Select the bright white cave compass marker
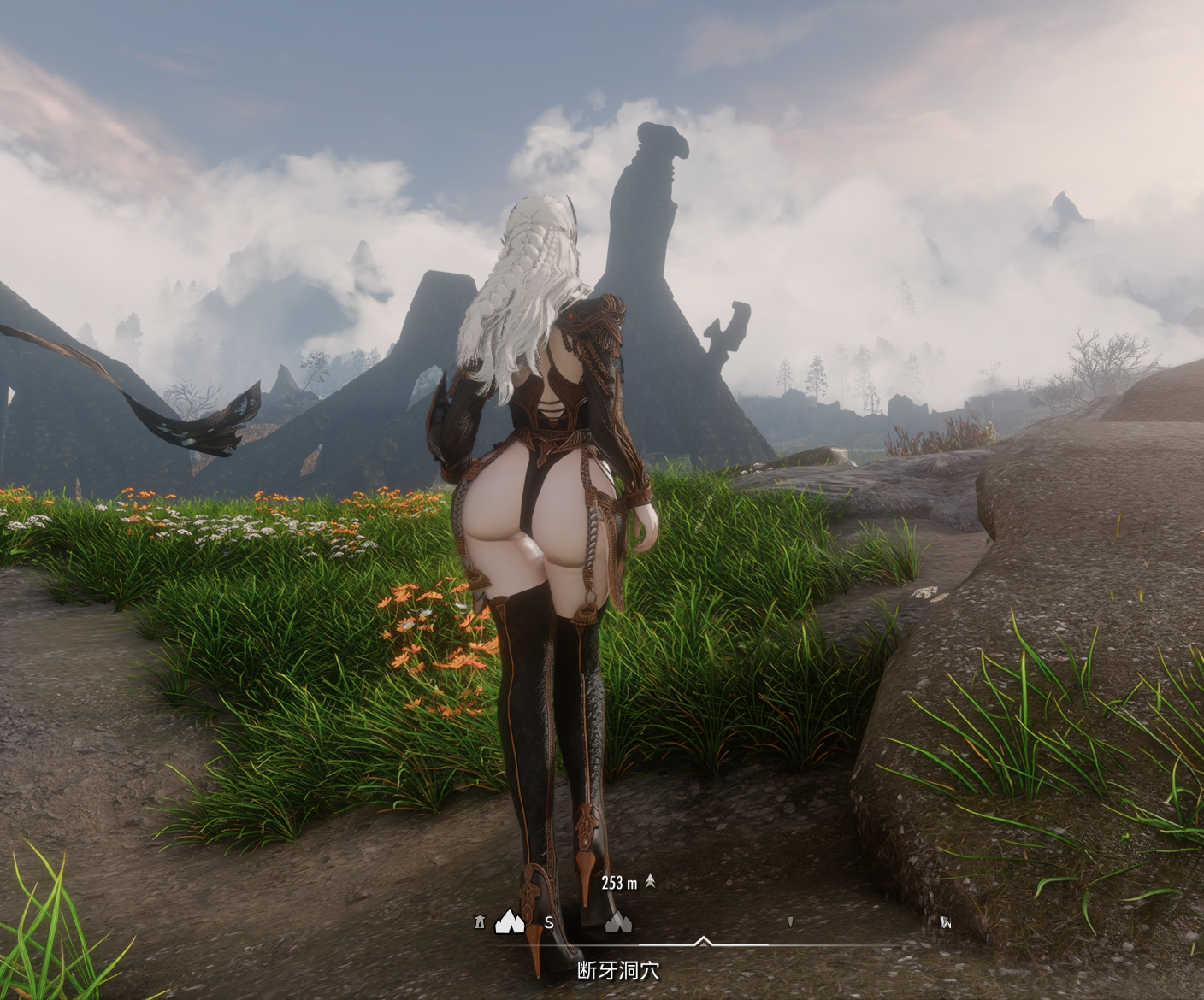 point(510,921)
